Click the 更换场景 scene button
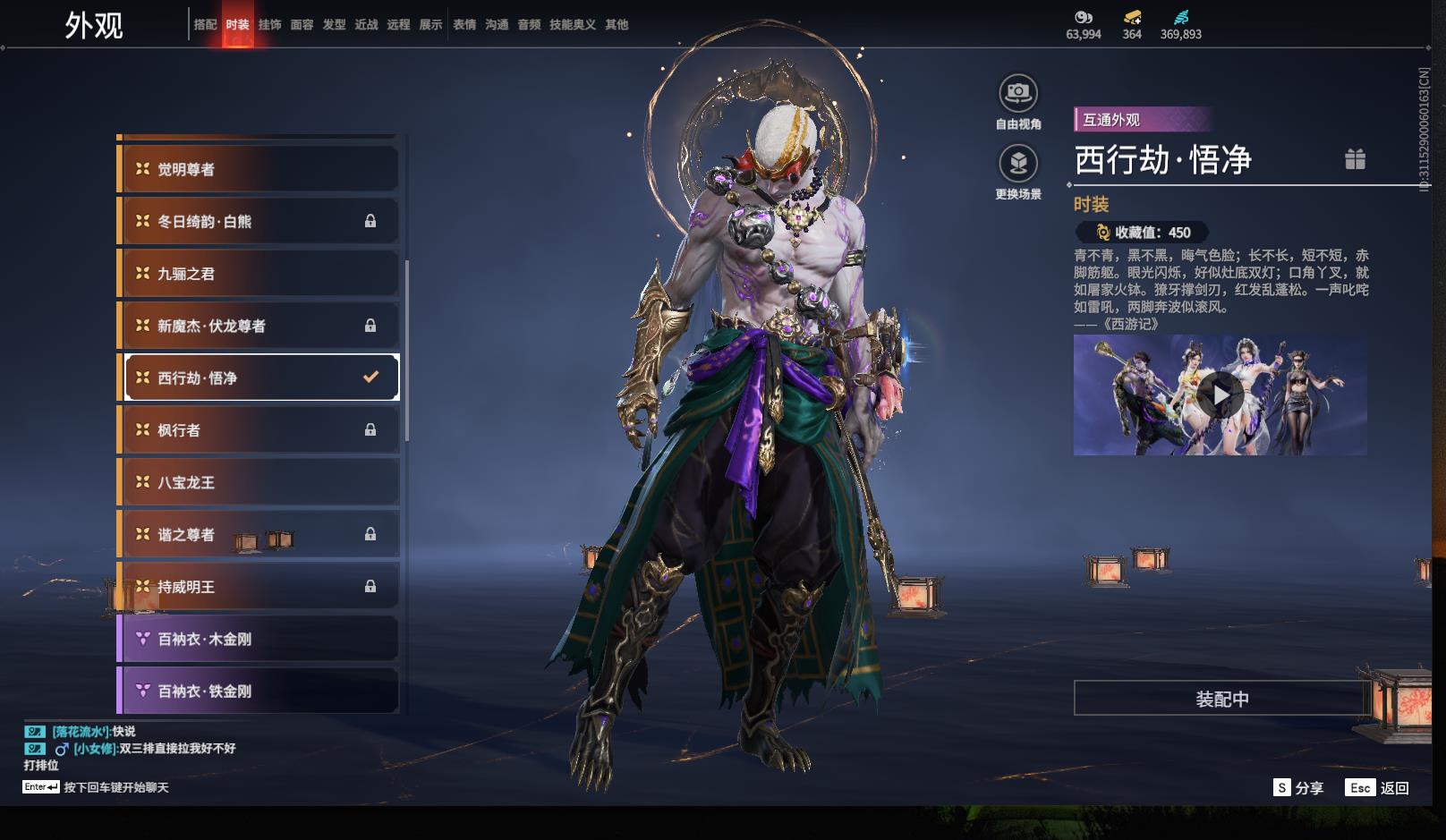The width and height of the screenshot is (1446, 840). point(1017,164)
